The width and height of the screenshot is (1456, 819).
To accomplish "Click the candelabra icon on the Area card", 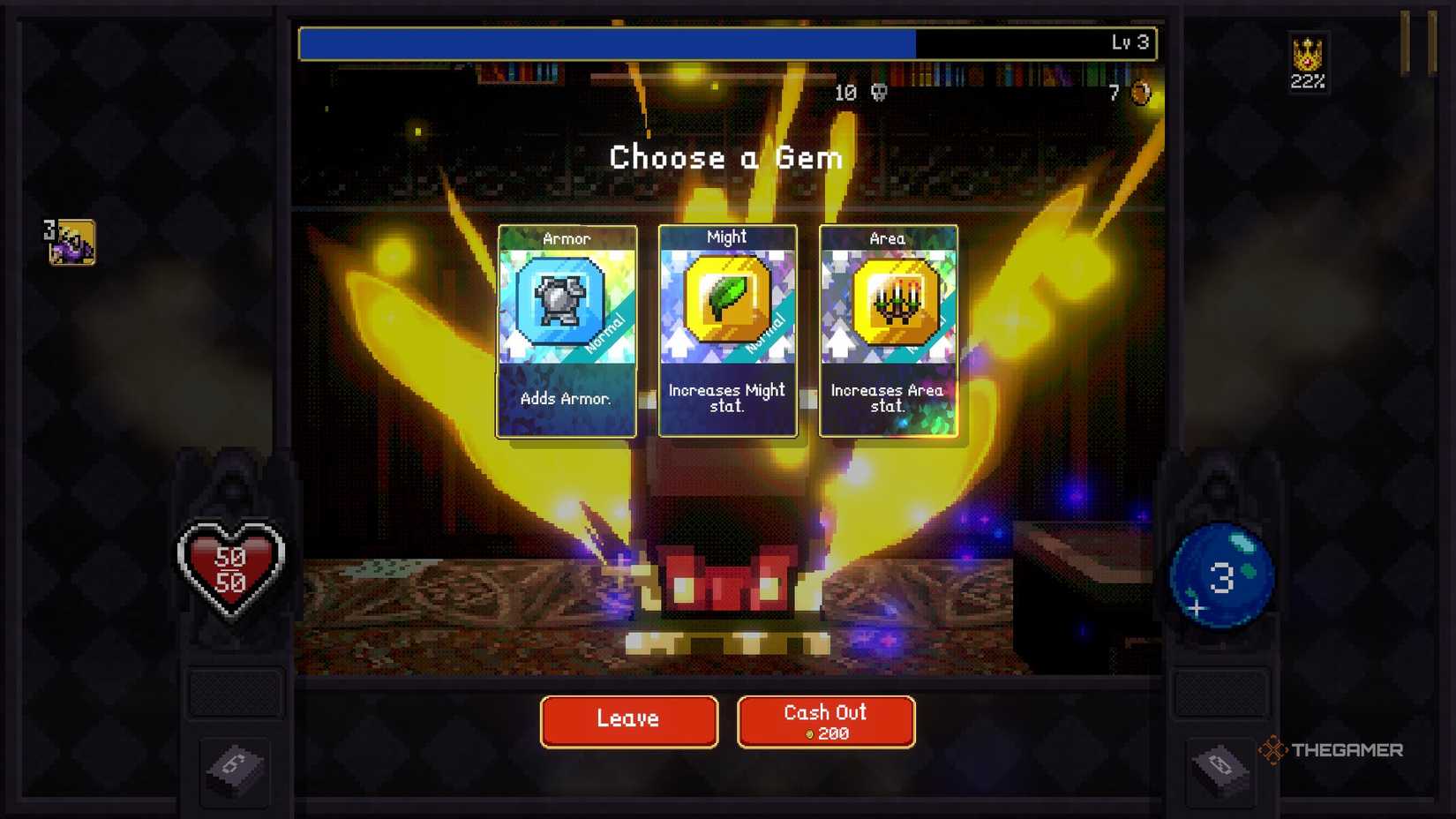I will click(887, 298).
